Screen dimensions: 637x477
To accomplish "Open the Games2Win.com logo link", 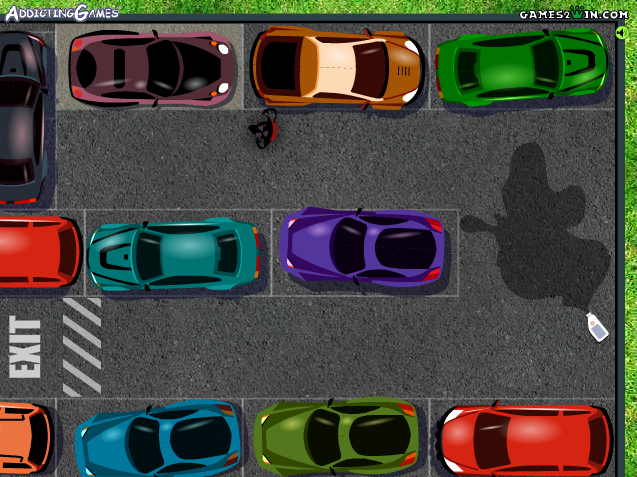I will coord(573,13).
